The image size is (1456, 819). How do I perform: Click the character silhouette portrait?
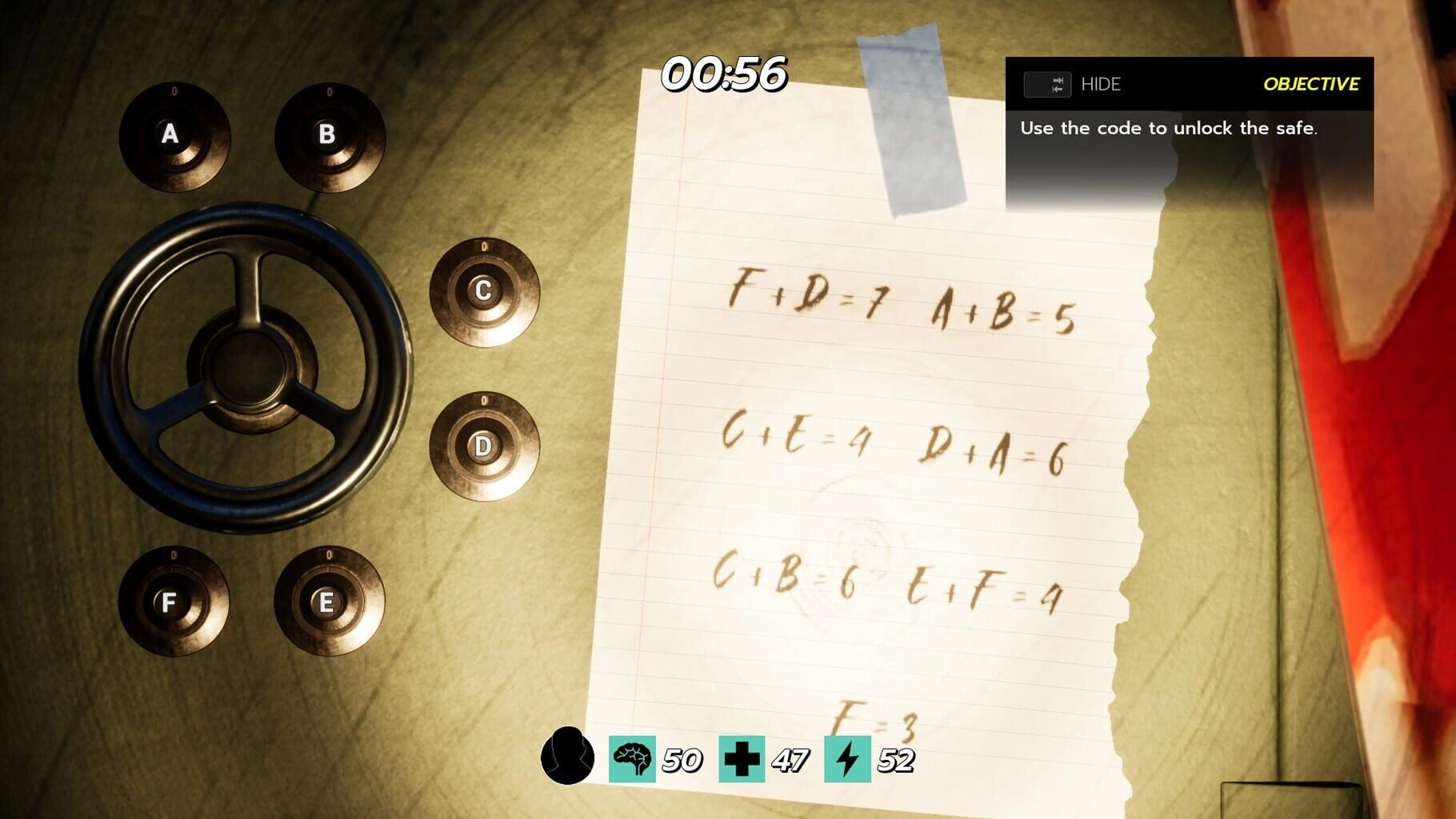coord(567,756)
